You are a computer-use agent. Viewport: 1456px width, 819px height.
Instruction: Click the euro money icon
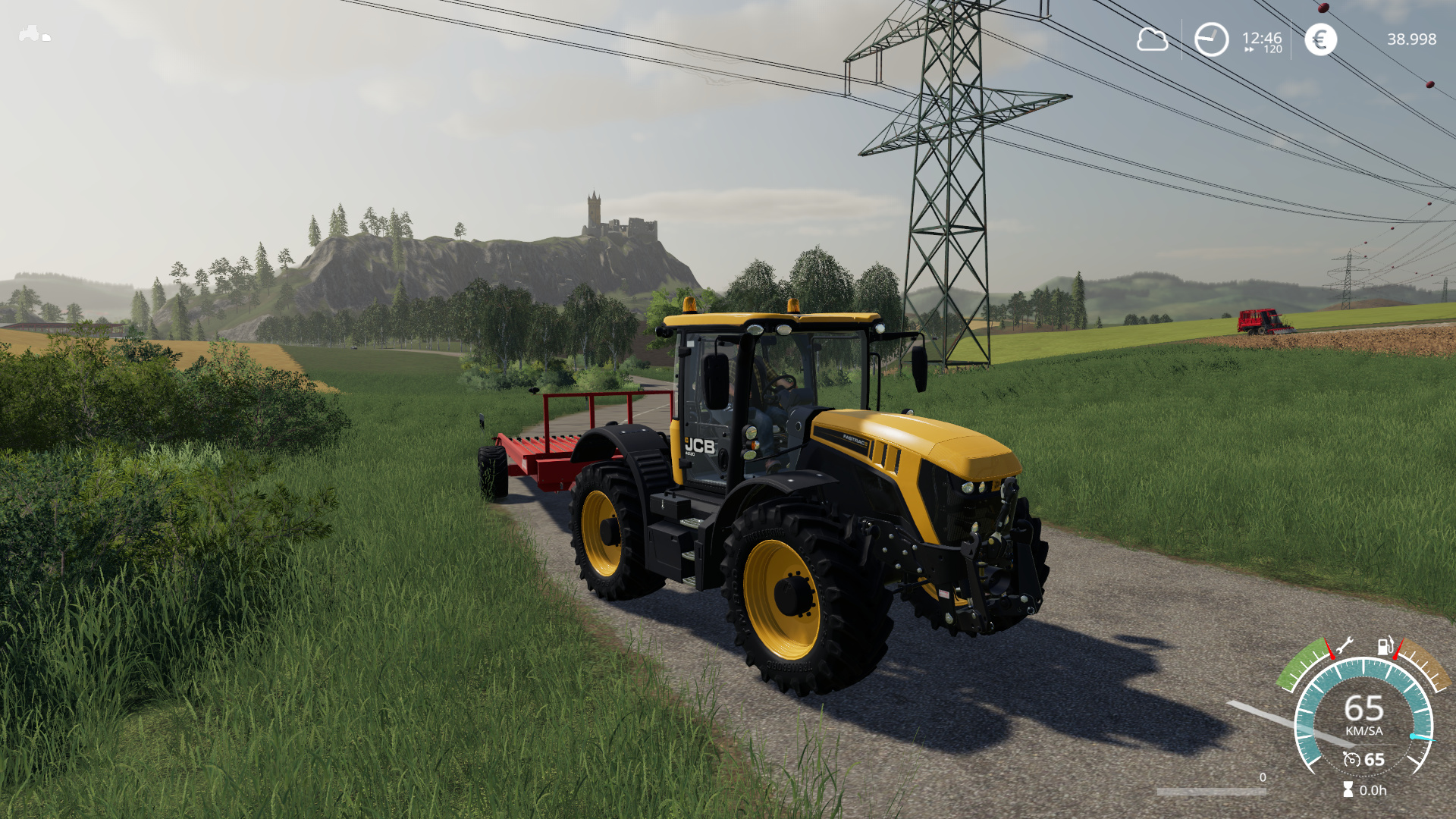[1320, 39]
